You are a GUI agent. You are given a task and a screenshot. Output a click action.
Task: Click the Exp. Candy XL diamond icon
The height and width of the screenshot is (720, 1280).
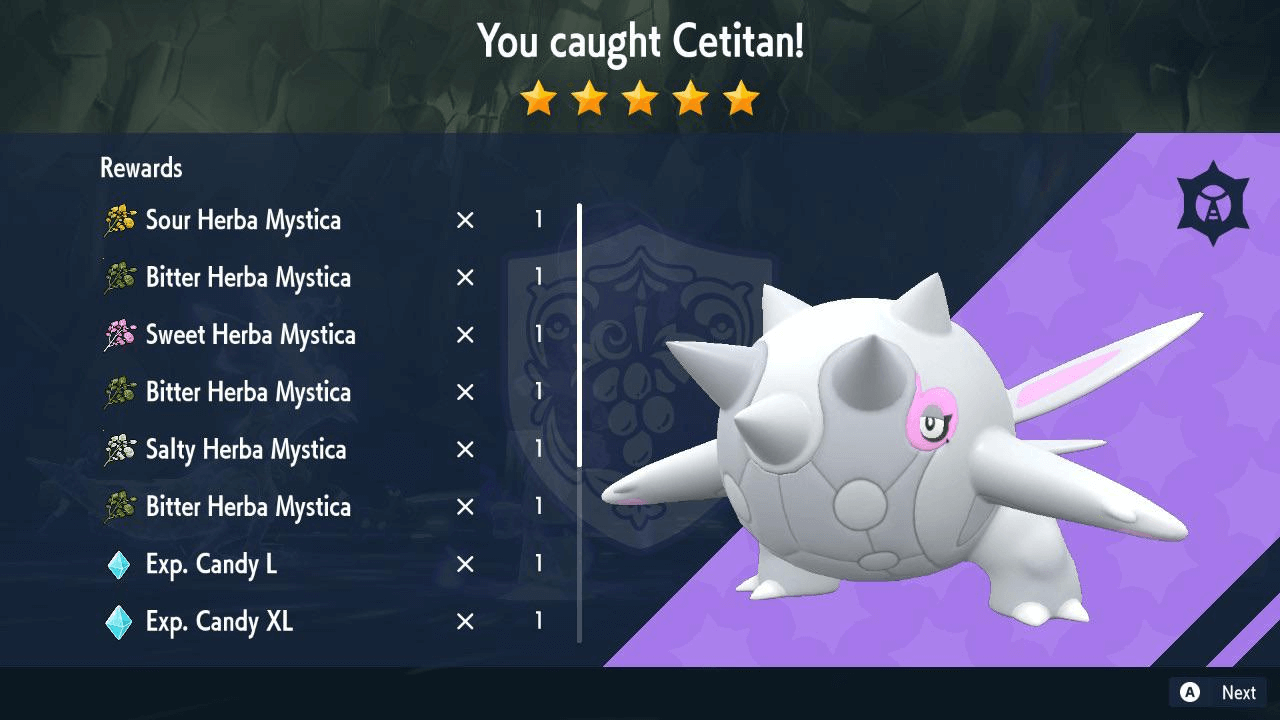(x=120, y=620)
